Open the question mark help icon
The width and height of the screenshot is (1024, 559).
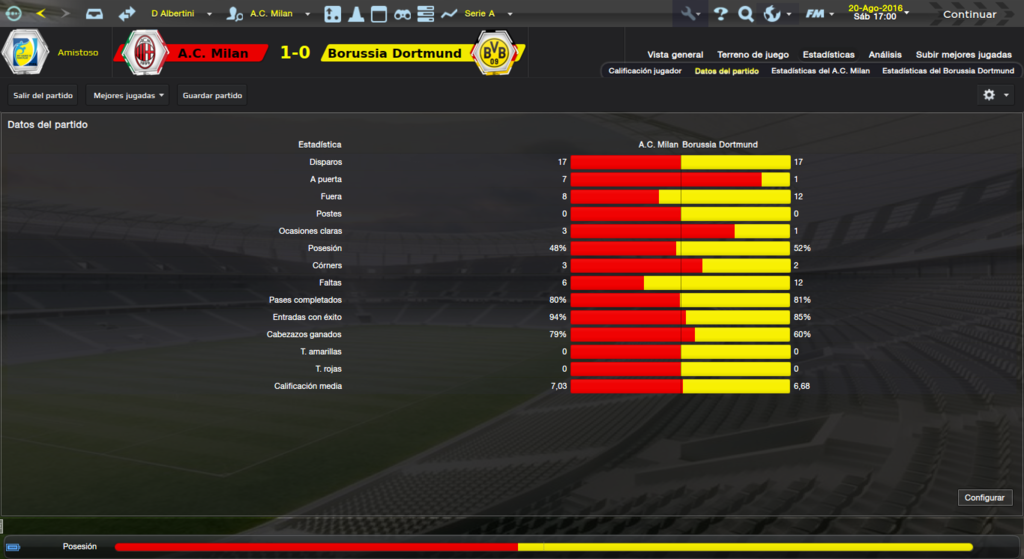(720, 14)
